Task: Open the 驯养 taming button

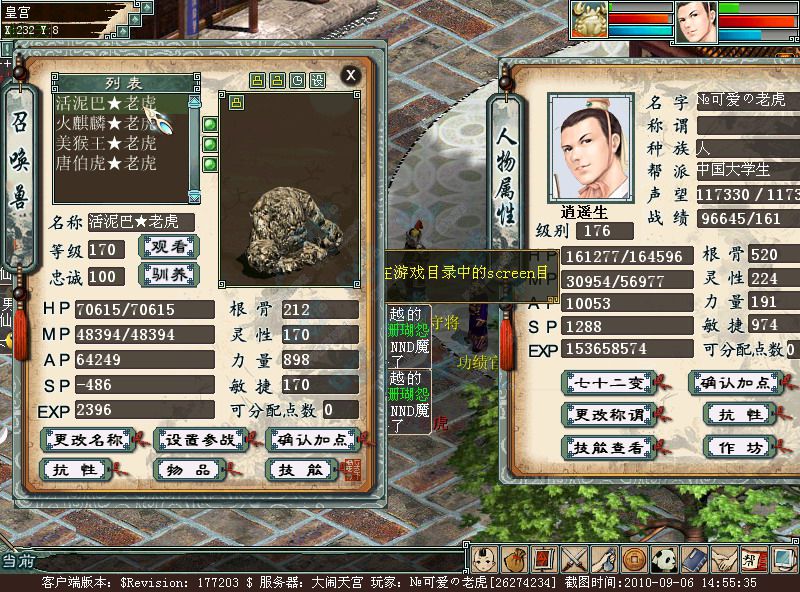Action: pyautogui.click(x=168, y=275)
